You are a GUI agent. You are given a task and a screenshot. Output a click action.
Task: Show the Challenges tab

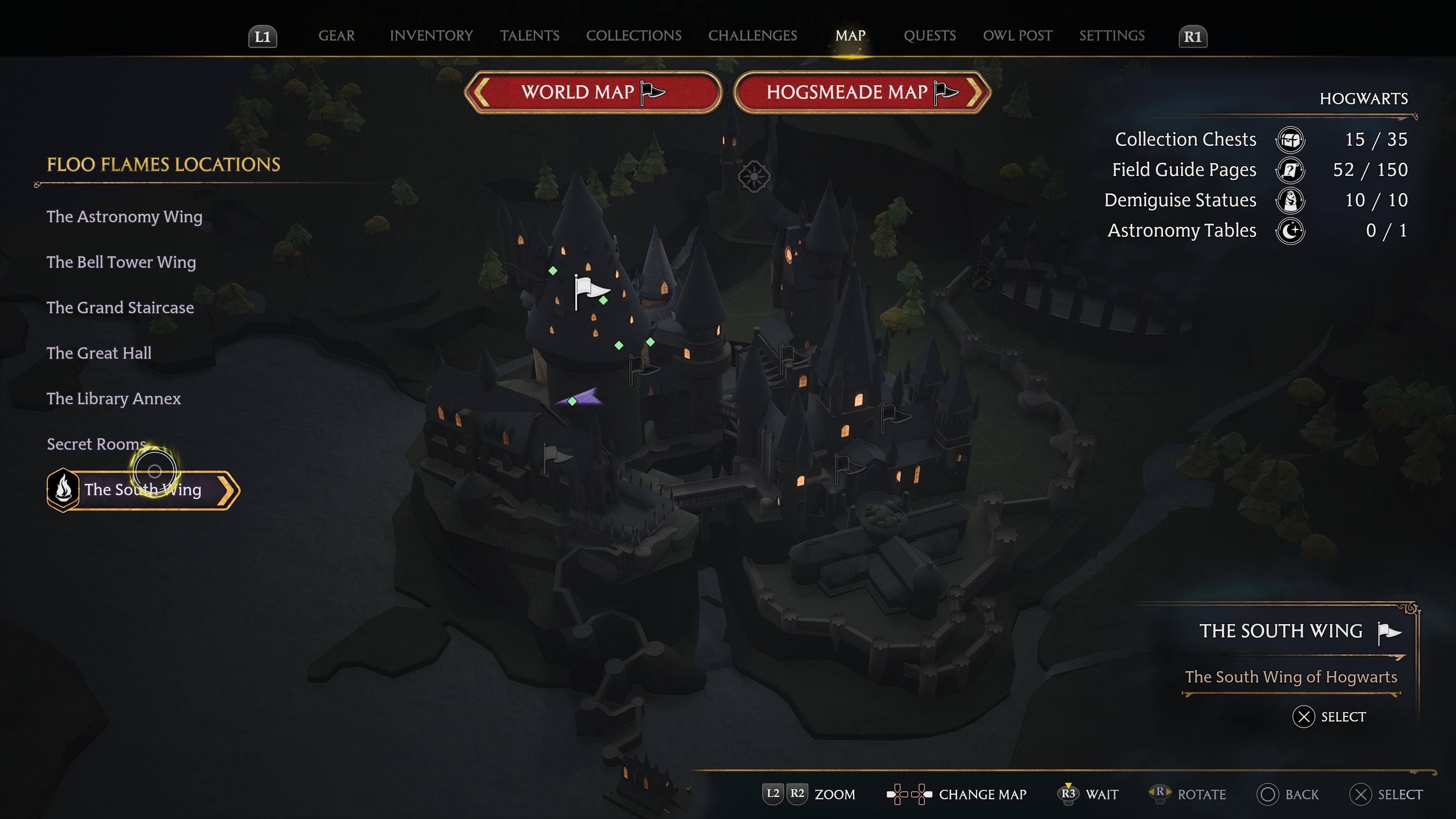click(x=752, y=36)
